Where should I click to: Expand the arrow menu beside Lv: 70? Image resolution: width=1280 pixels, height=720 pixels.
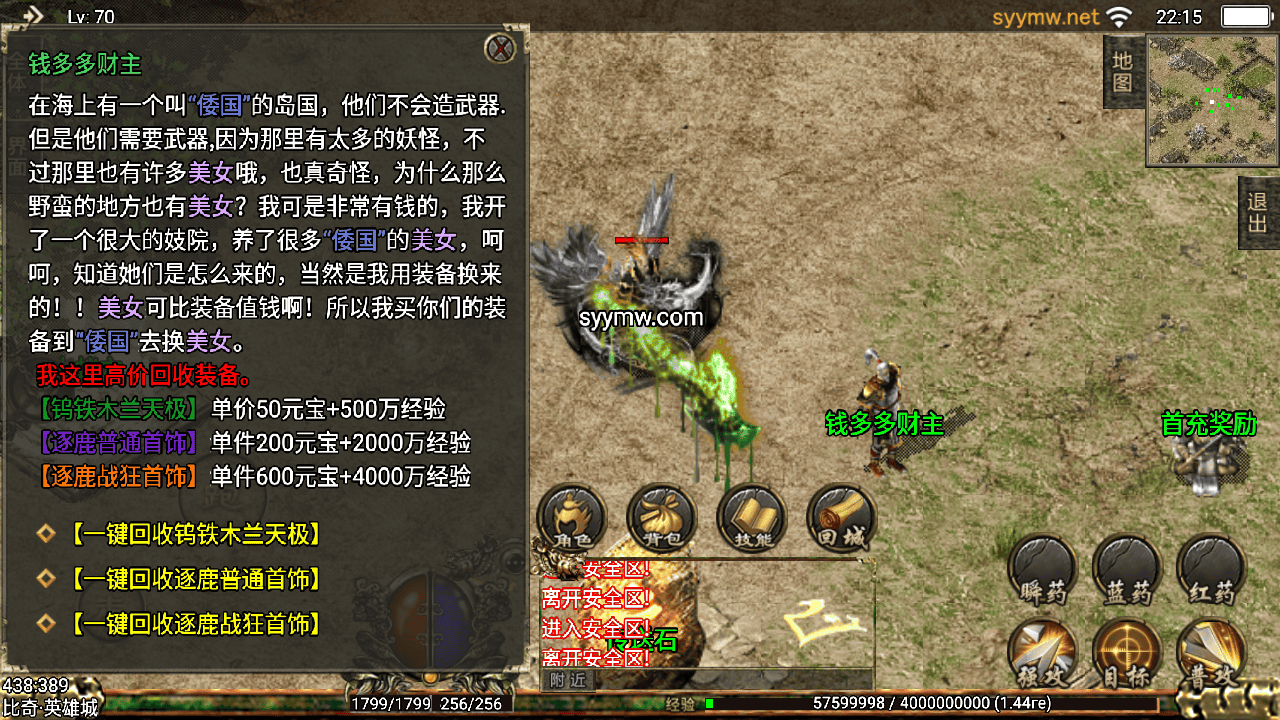(33, 15)
